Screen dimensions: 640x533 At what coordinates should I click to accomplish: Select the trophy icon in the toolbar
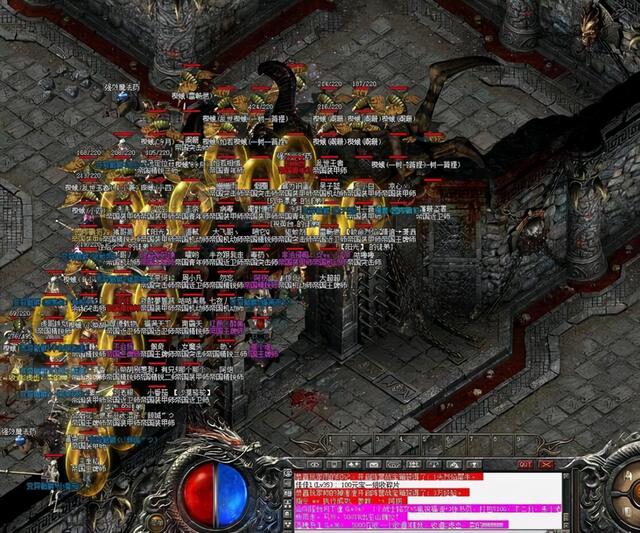tap(471, 464)
